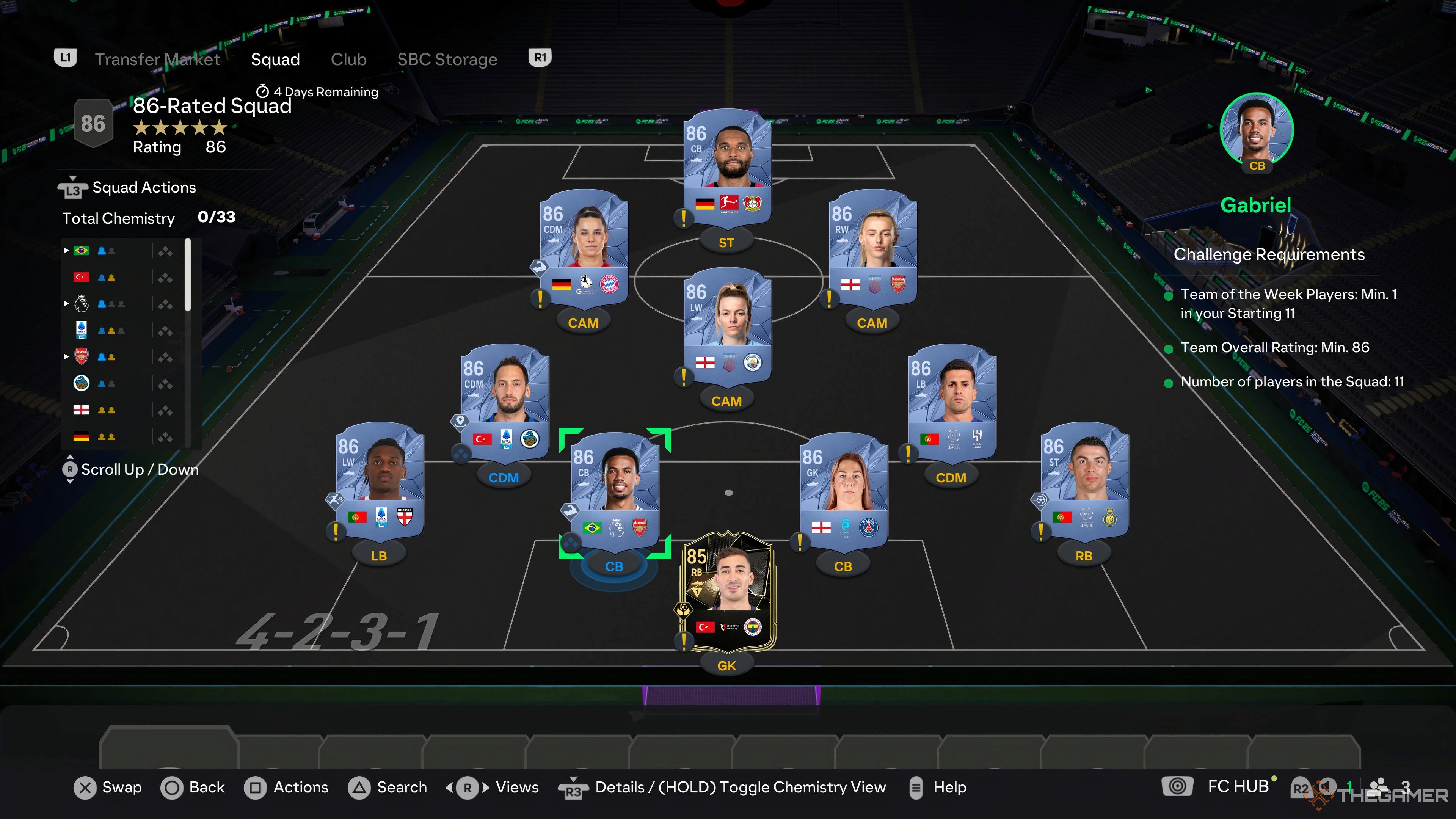This screenshot has width=1456, height=819.
Task: Choose the Bayern Munich CDM card at CAM
Action: pyautogui.click(x=584, y=246)
